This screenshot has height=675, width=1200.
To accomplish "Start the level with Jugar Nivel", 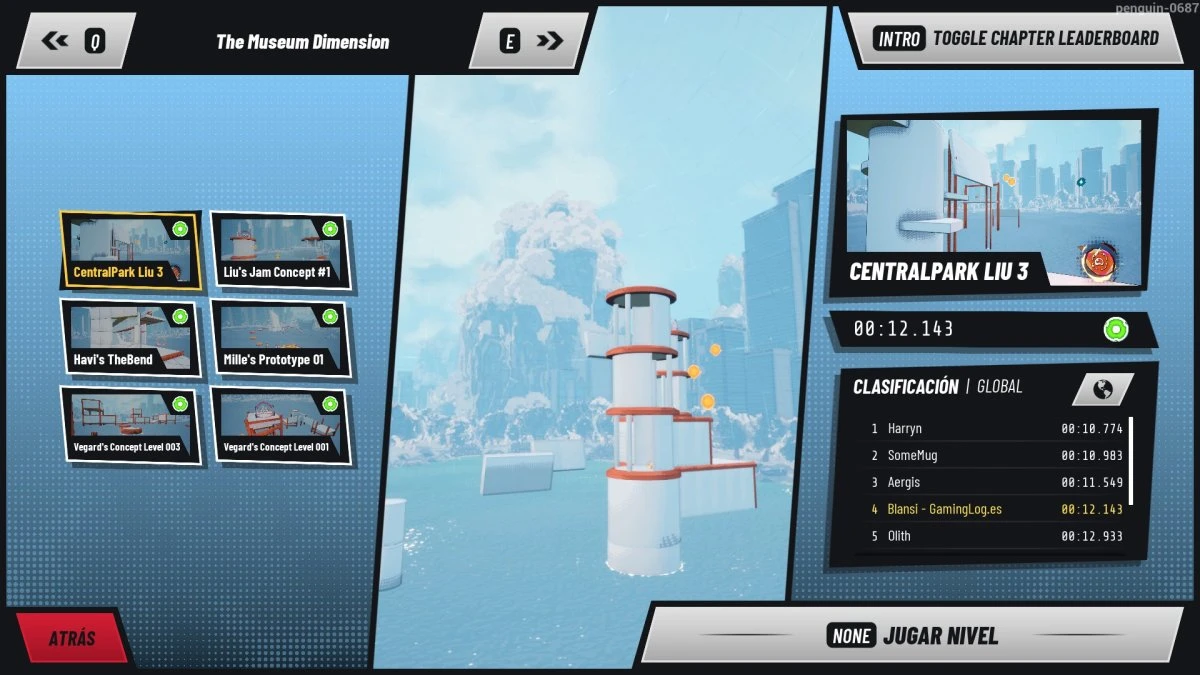I will [912, 636].
